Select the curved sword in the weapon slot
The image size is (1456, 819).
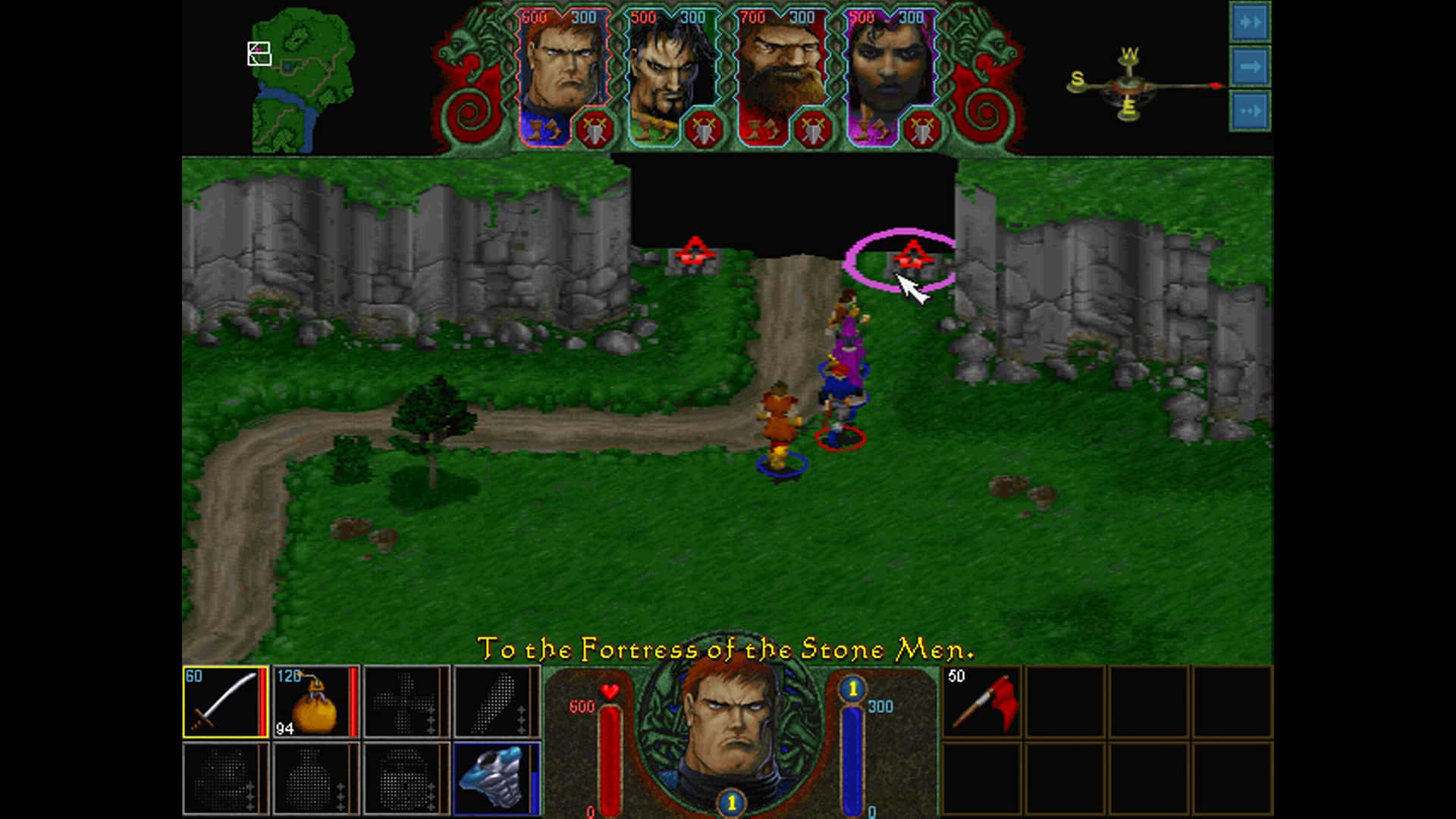tap(224, 701)
